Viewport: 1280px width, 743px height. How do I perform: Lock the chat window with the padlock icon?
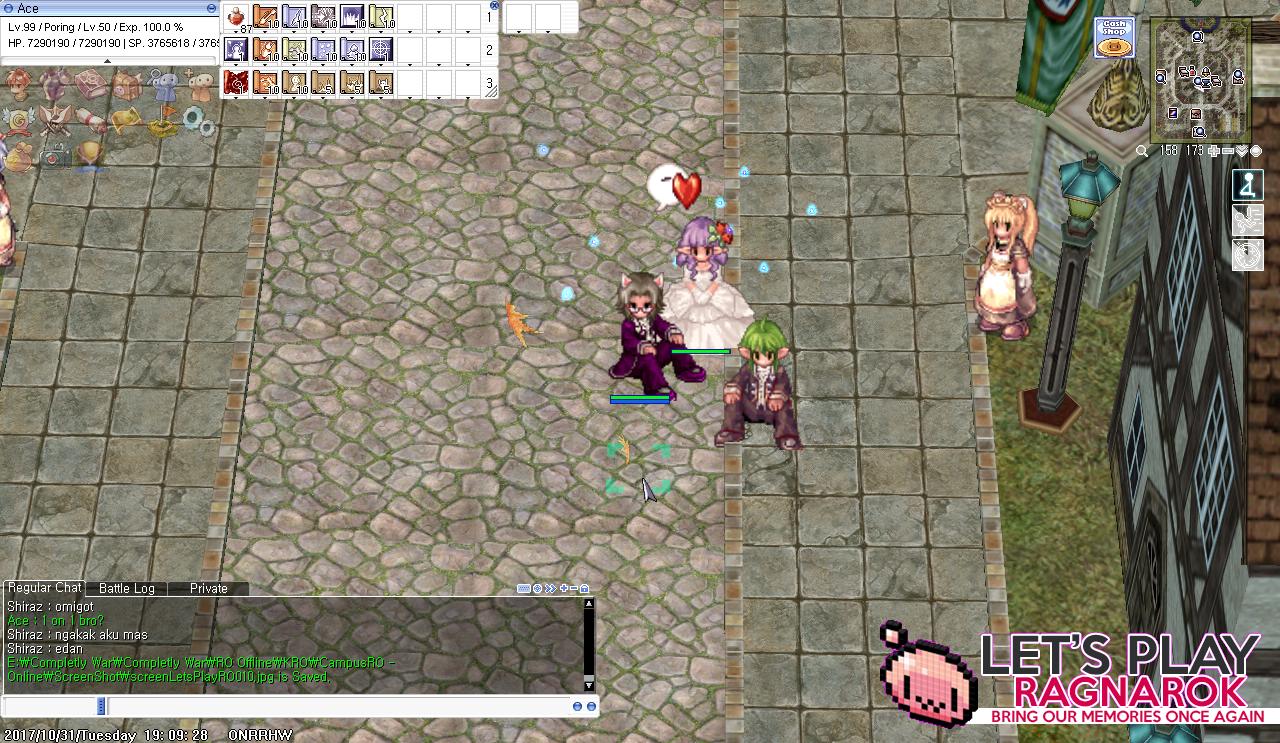coord(585,589)
